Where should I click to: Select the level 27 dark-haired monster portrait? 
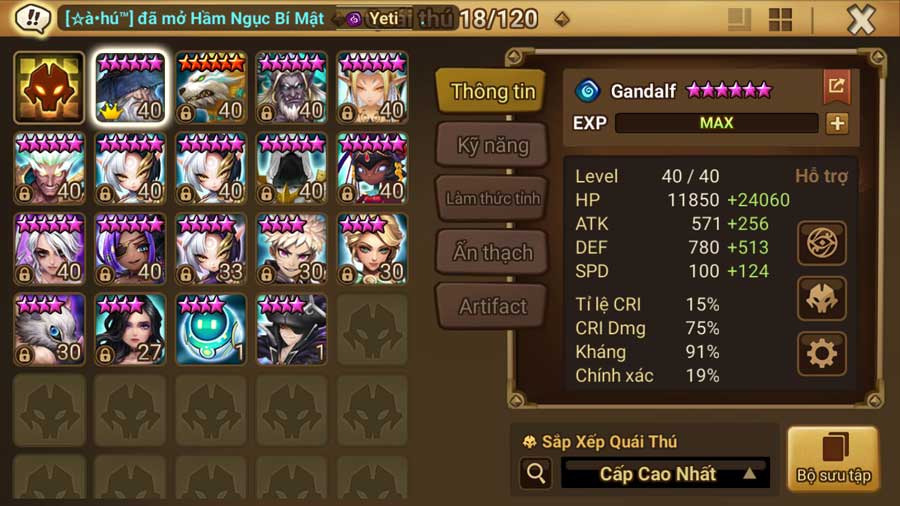130,329
